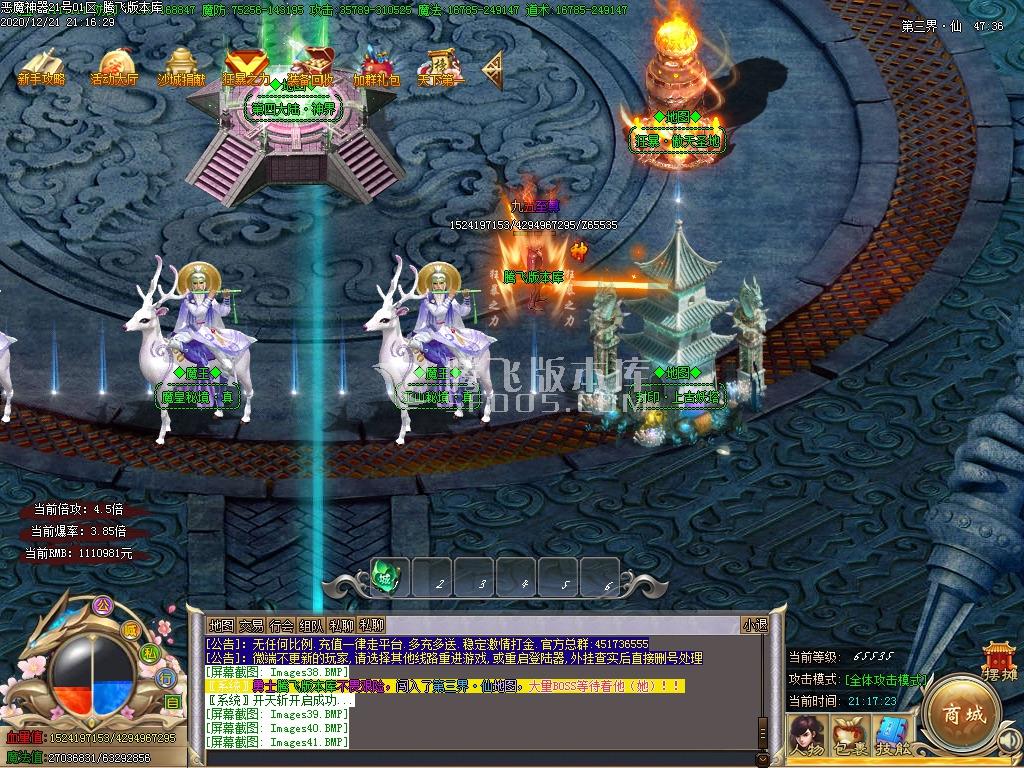Open the 装备回收 equipment recycling chest

point(311,66)
